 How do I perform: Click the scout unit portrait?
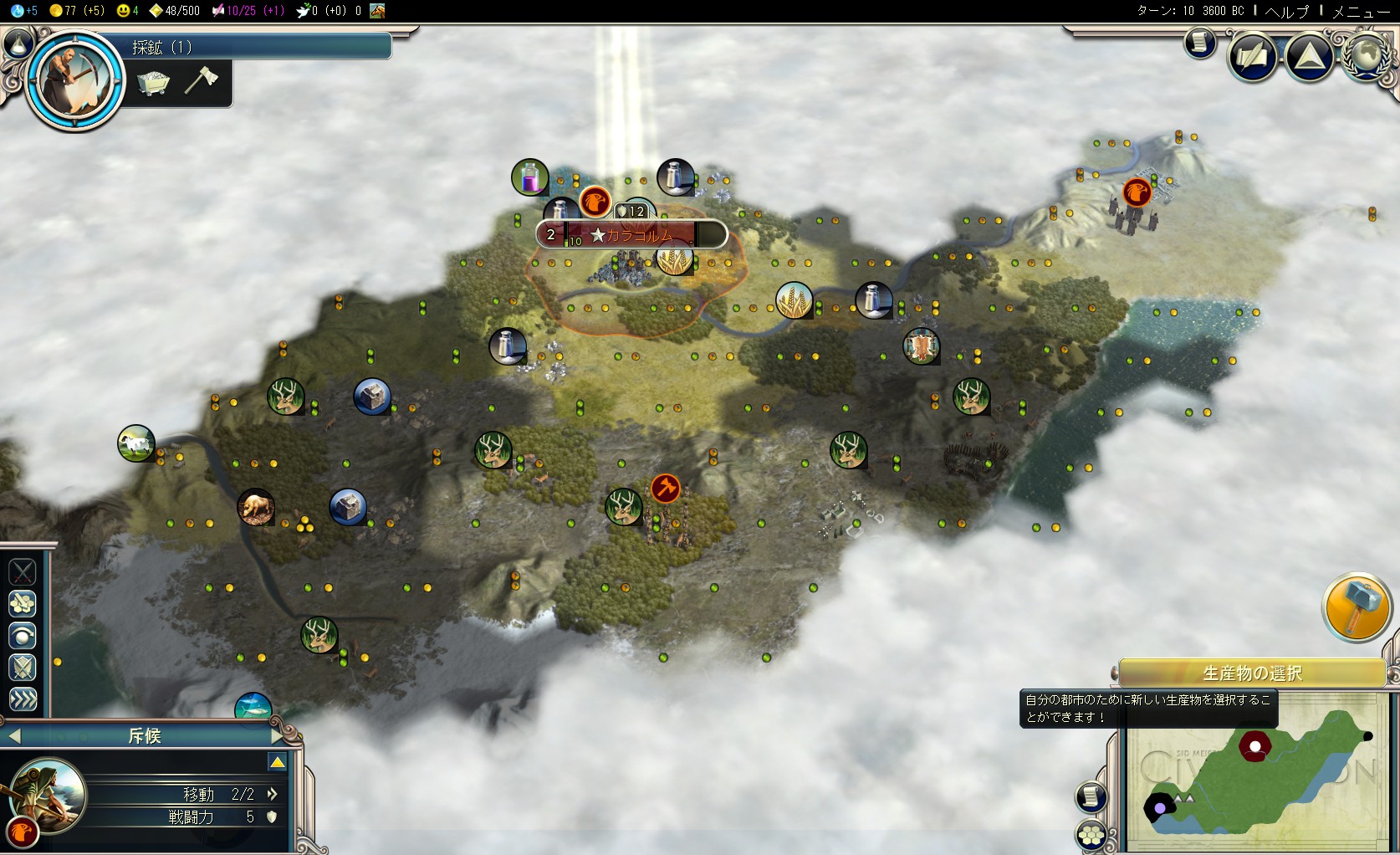click(x=49, y=795)
